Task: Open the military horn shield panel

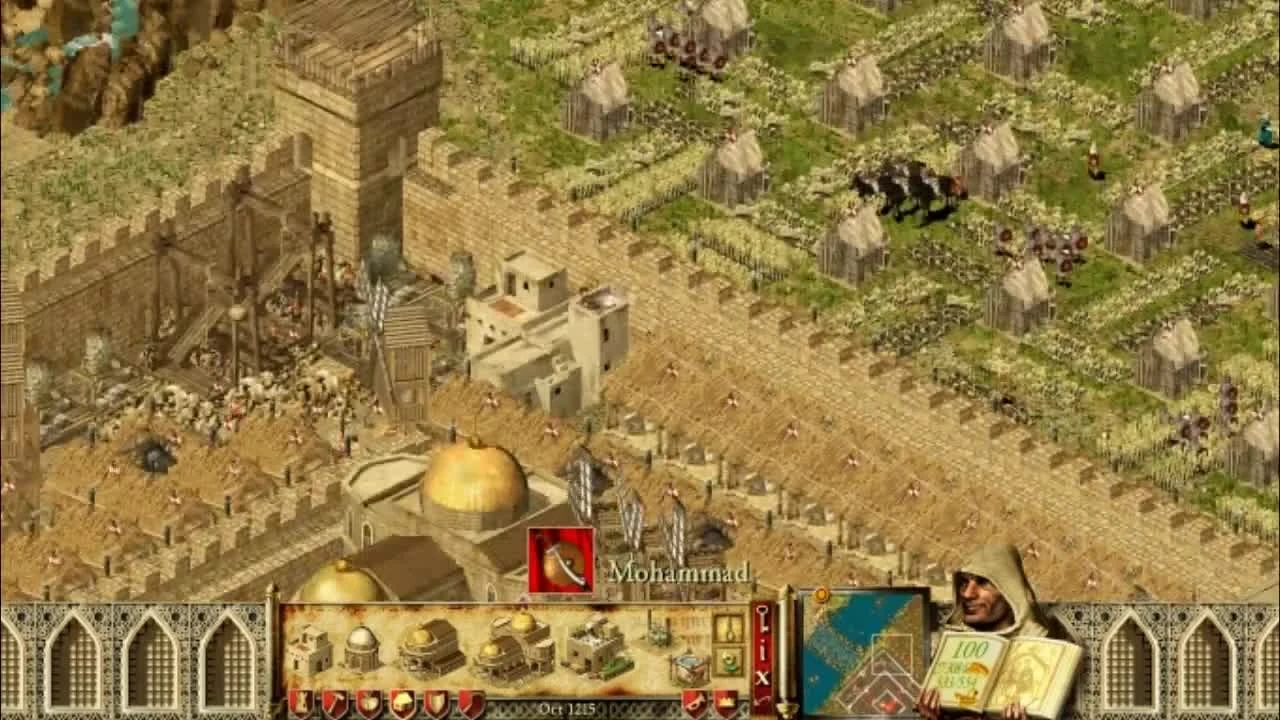Action: [694, 703]
